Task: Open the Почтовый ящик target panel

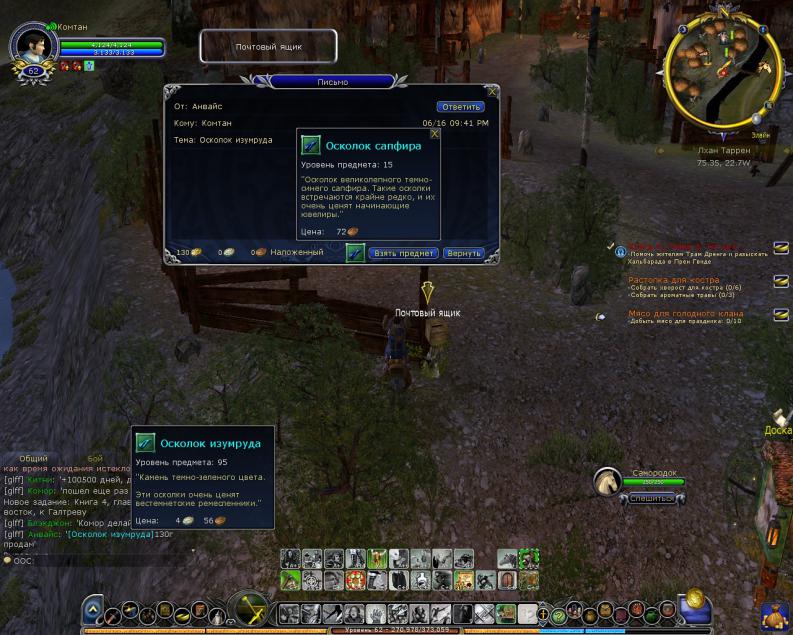Action: [x=268, y=46]
